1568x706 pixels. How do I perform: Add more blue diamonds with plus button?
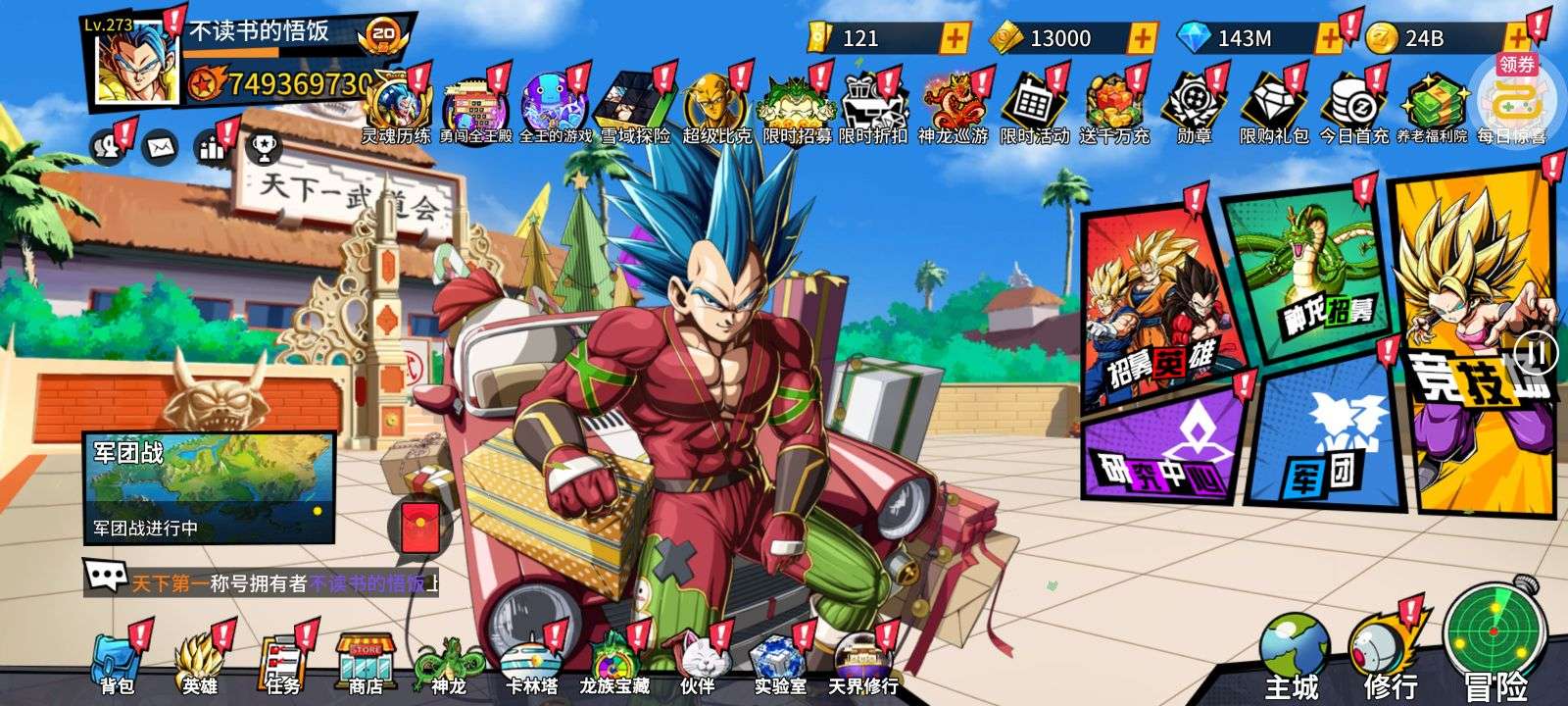pyautogui.click(x=1328, y=38)
